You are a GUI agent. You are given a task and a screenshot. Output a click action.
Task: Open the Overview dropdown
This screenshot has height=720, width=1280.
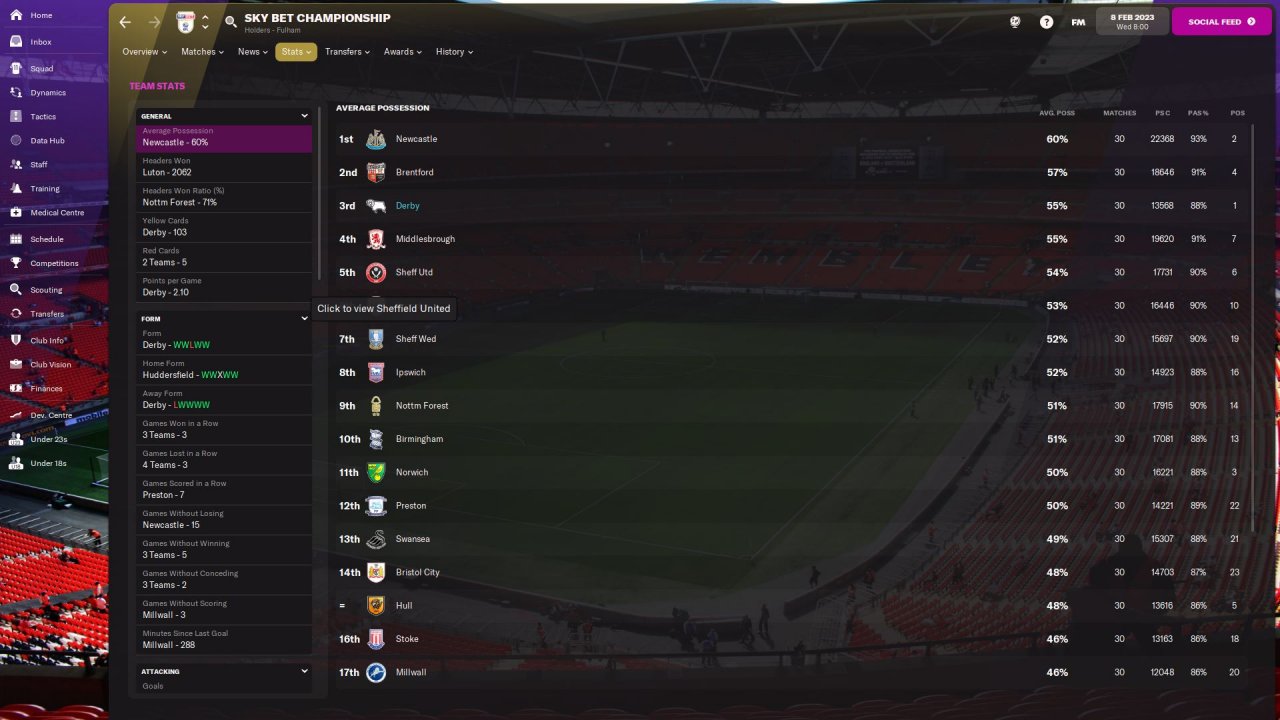pos(144,52)
